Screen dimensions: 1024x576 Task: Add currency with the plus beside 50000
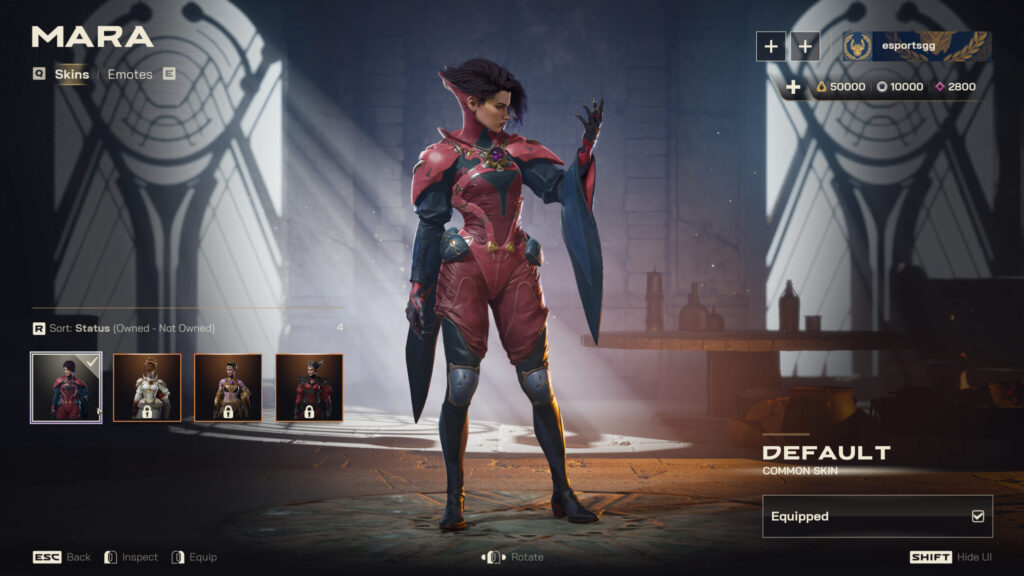[793, 88]
